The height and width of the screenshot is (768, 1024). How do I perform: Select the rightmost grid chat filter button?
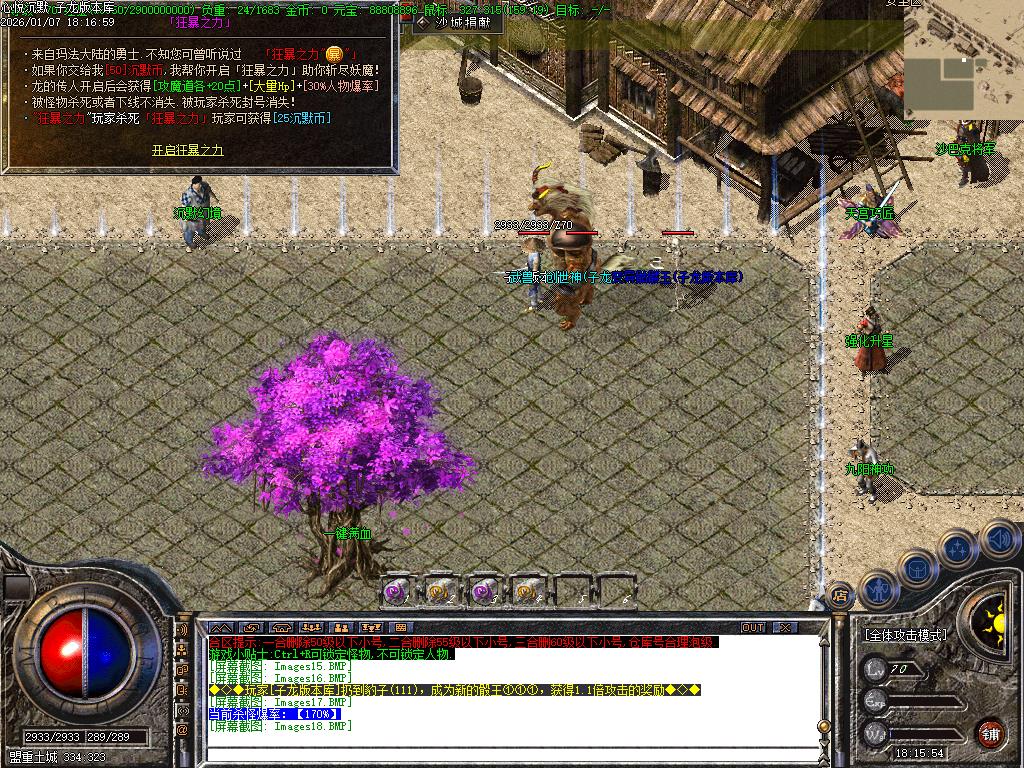(401, 628)
